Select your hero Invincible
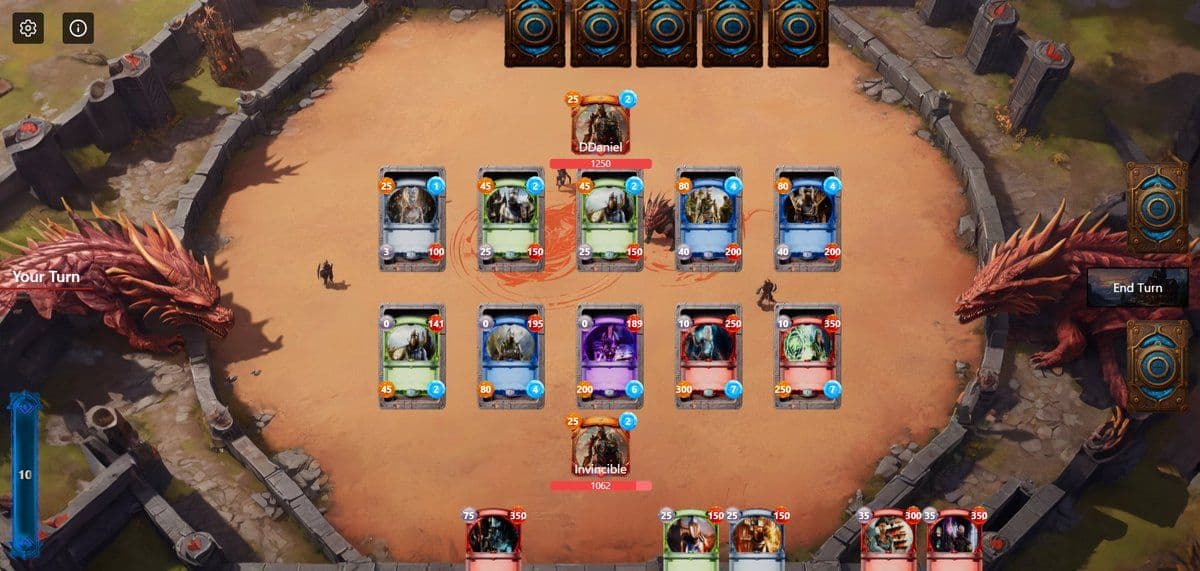Screen dimensions: 1200x571 coord(600,446)
